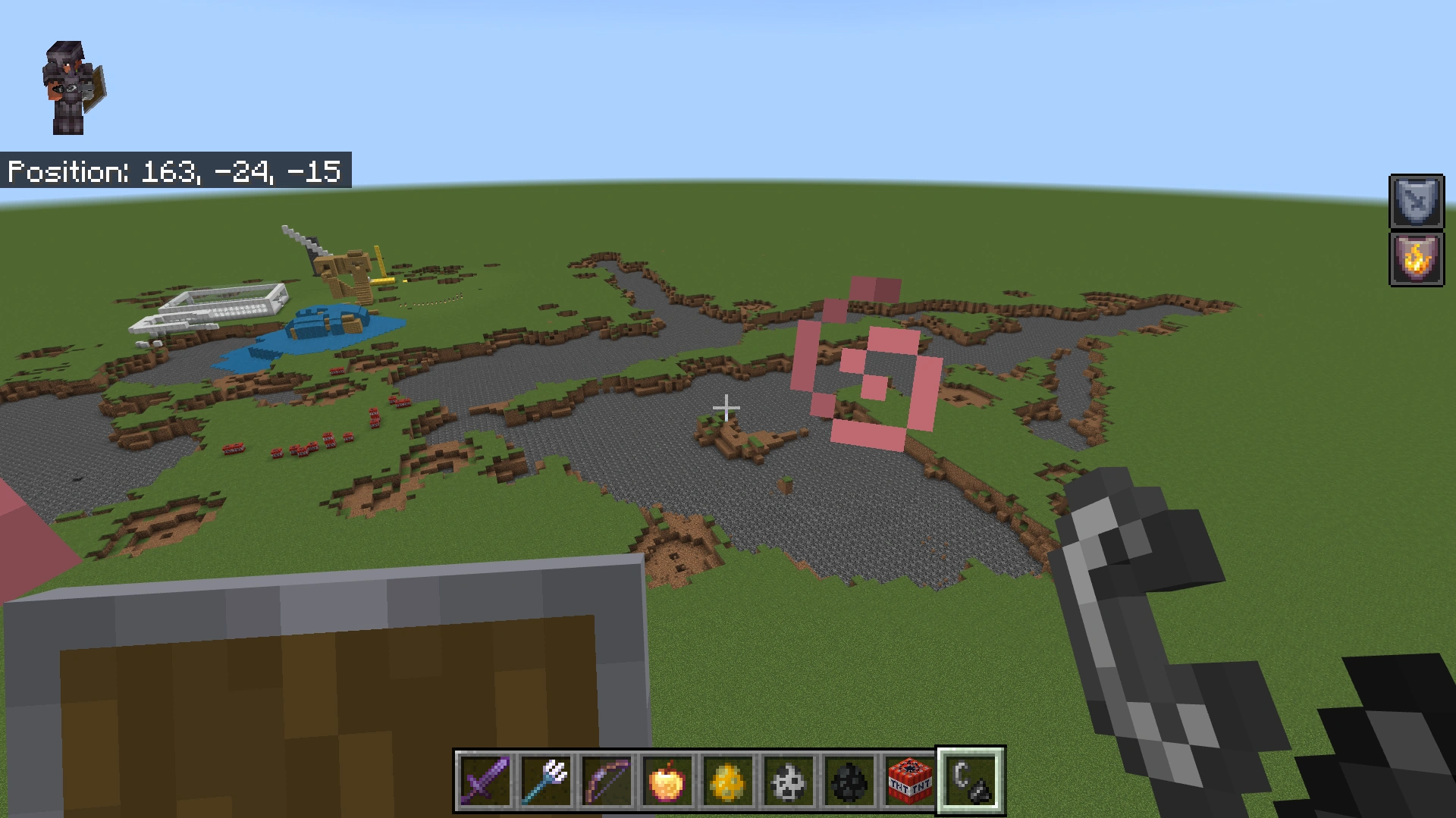Click the player avatar preview

pos(74,87)
